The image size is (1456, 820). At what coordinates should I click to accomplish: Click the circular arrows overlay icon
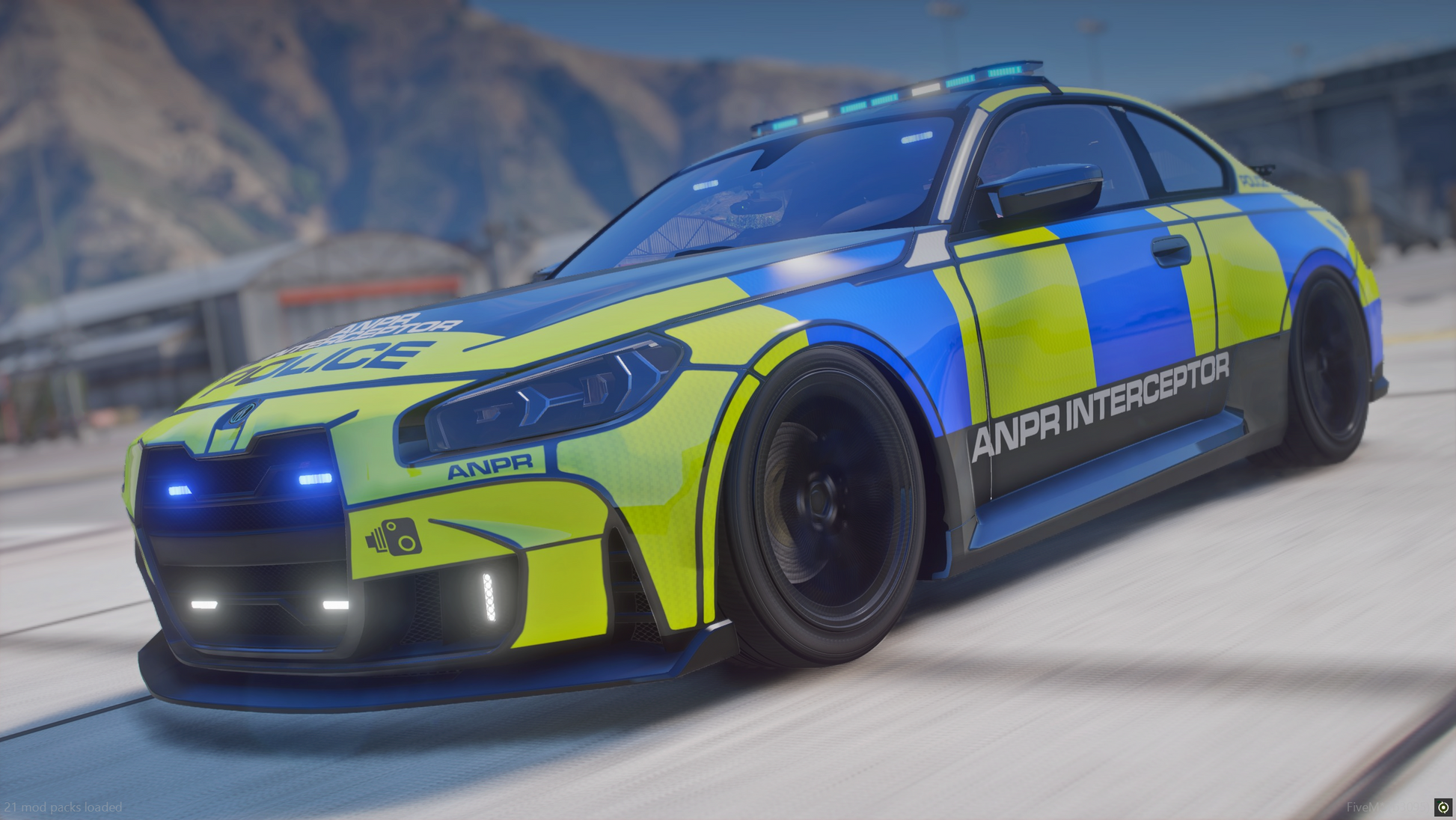(1443, 807)
